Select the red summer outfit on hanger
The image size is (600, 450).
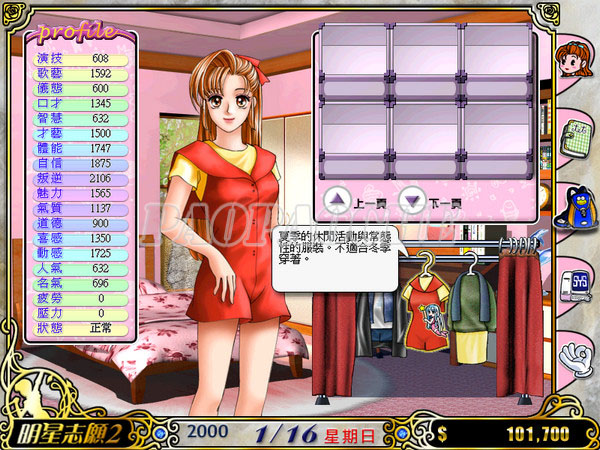[x=423, y=313]
